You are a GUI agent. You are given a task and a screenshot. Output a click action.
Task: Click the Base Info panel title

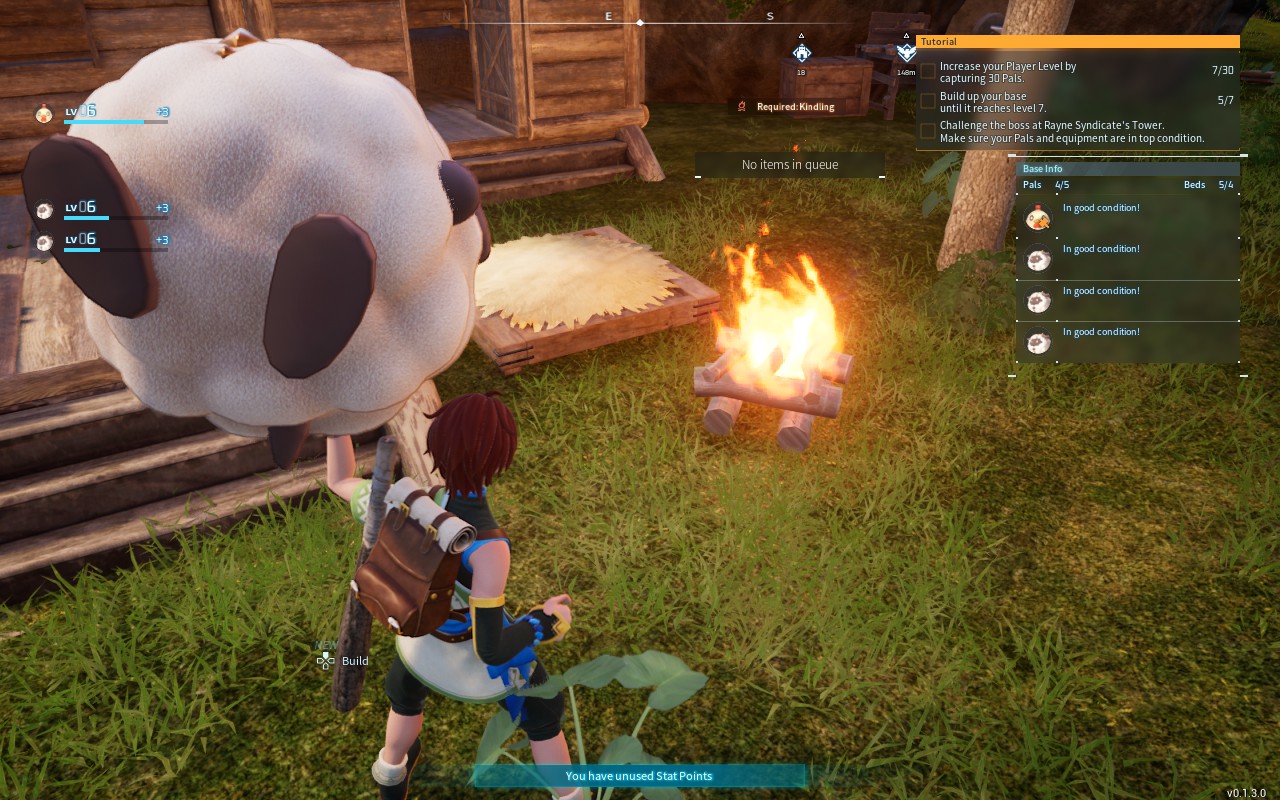(1043, 169)
